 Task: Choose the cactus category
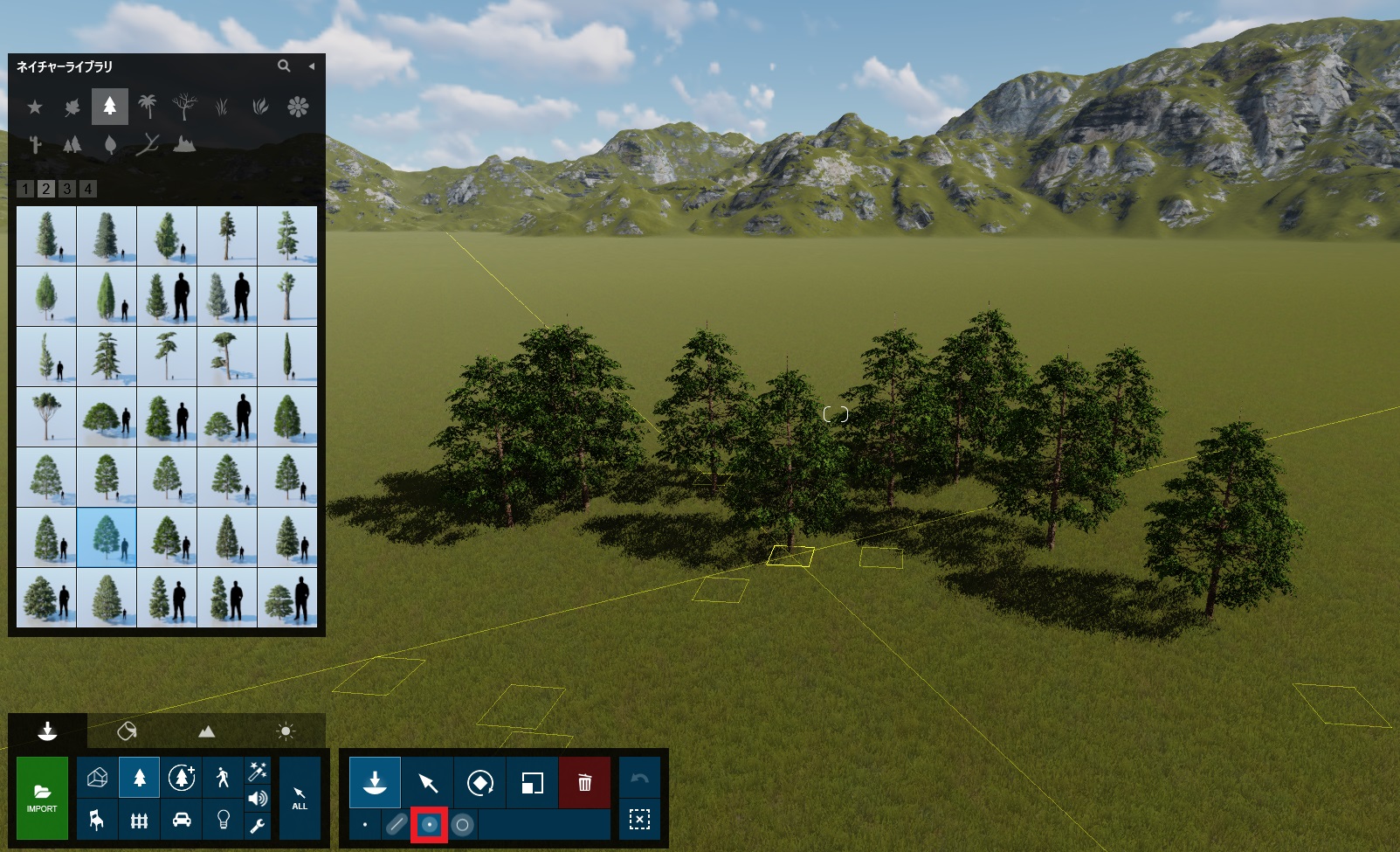pos(35,144)
